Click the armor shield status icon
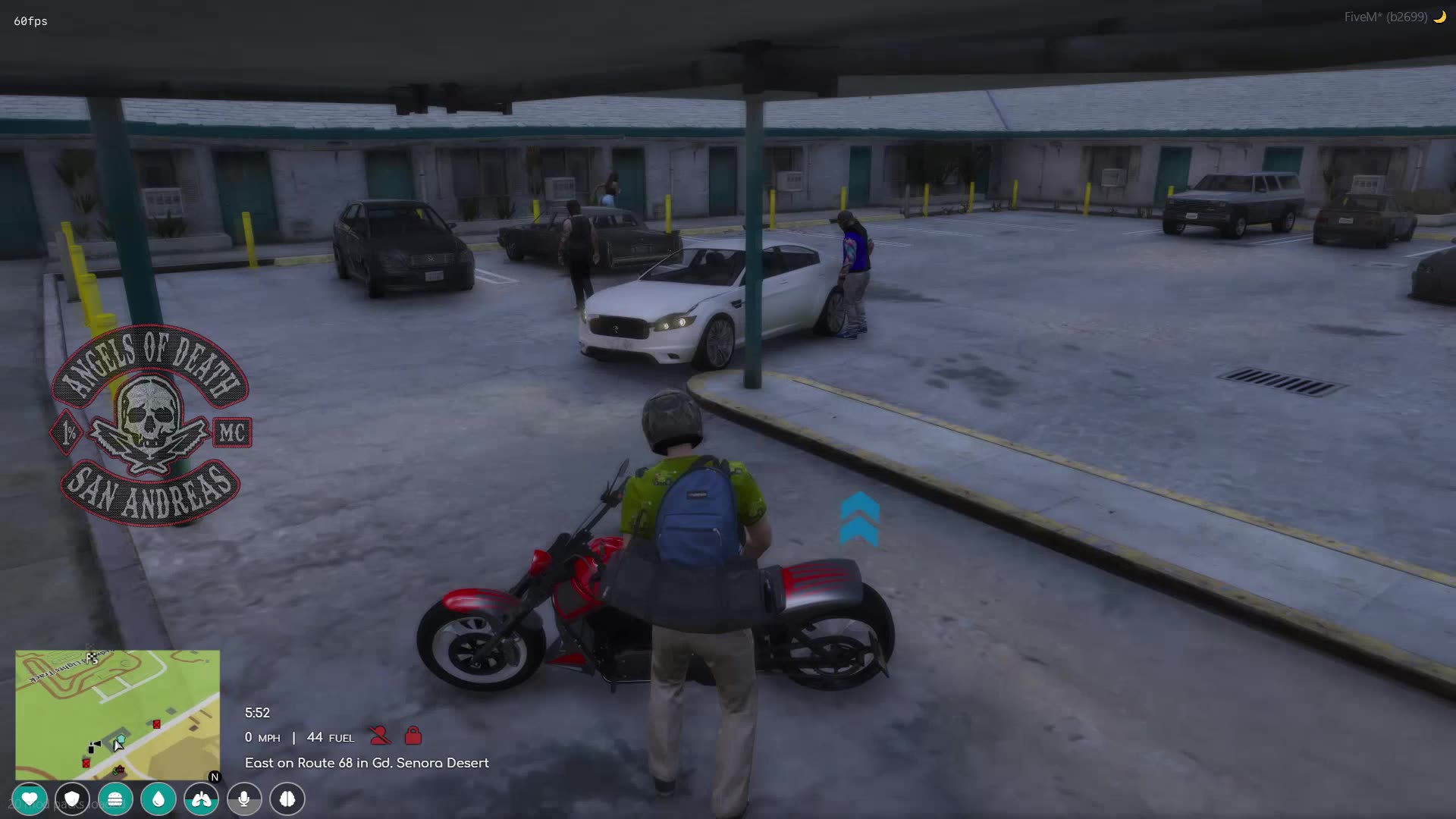 [72, 799]
